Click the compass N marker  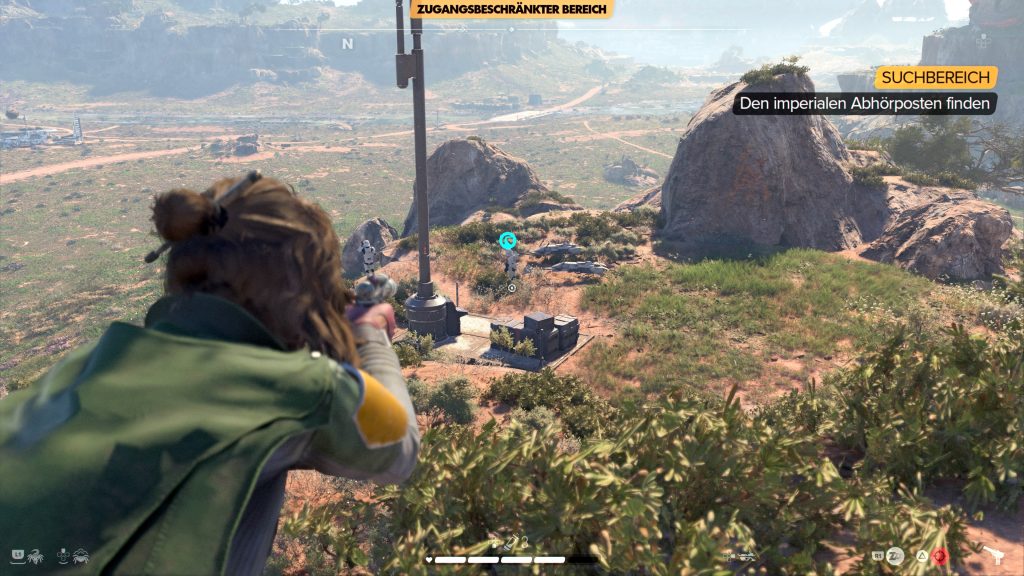coord(348,44)
